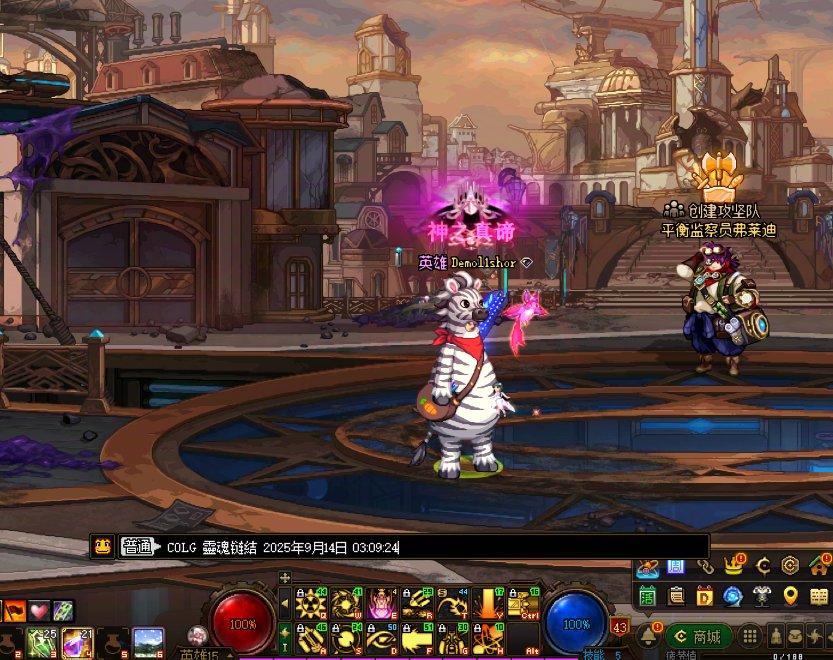Activate the purple-glow skill on E

pyautogui.click(x=382, y=603)
